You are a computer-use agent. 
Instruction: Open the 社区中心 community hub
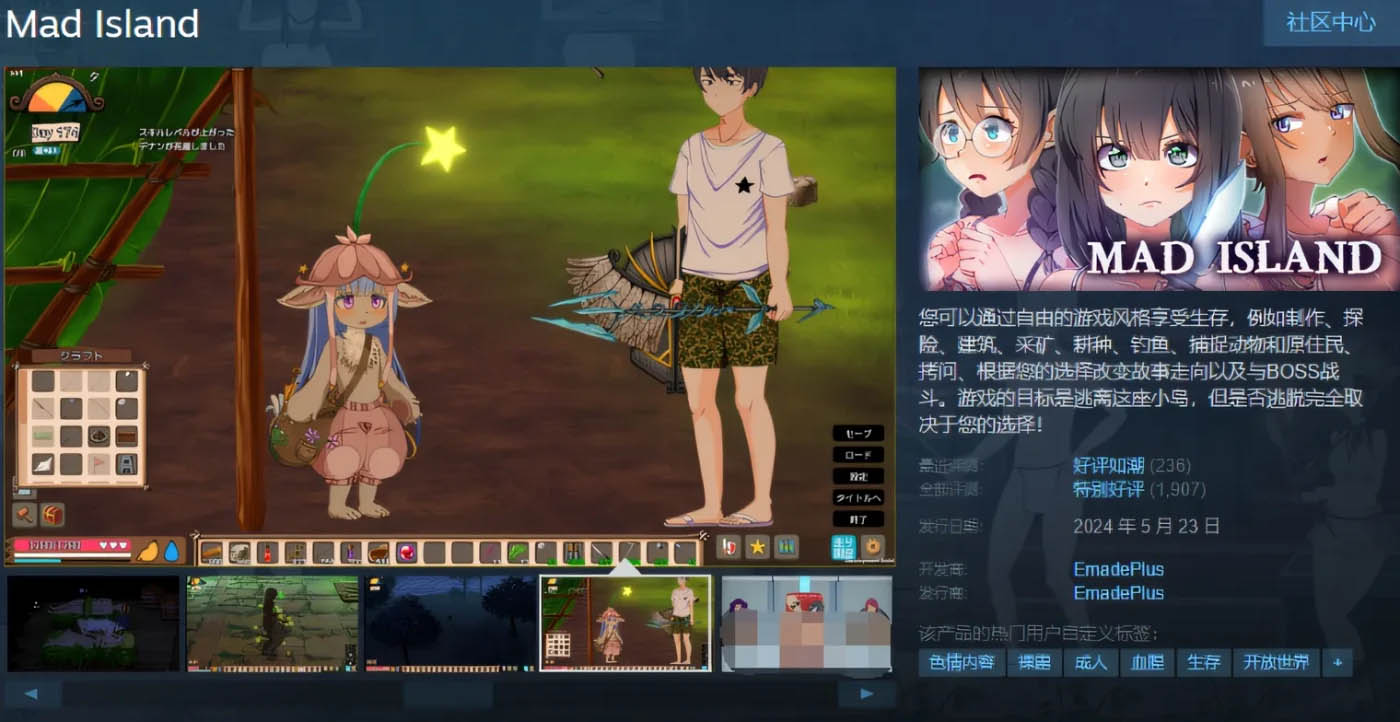[x=1330, y=20]
